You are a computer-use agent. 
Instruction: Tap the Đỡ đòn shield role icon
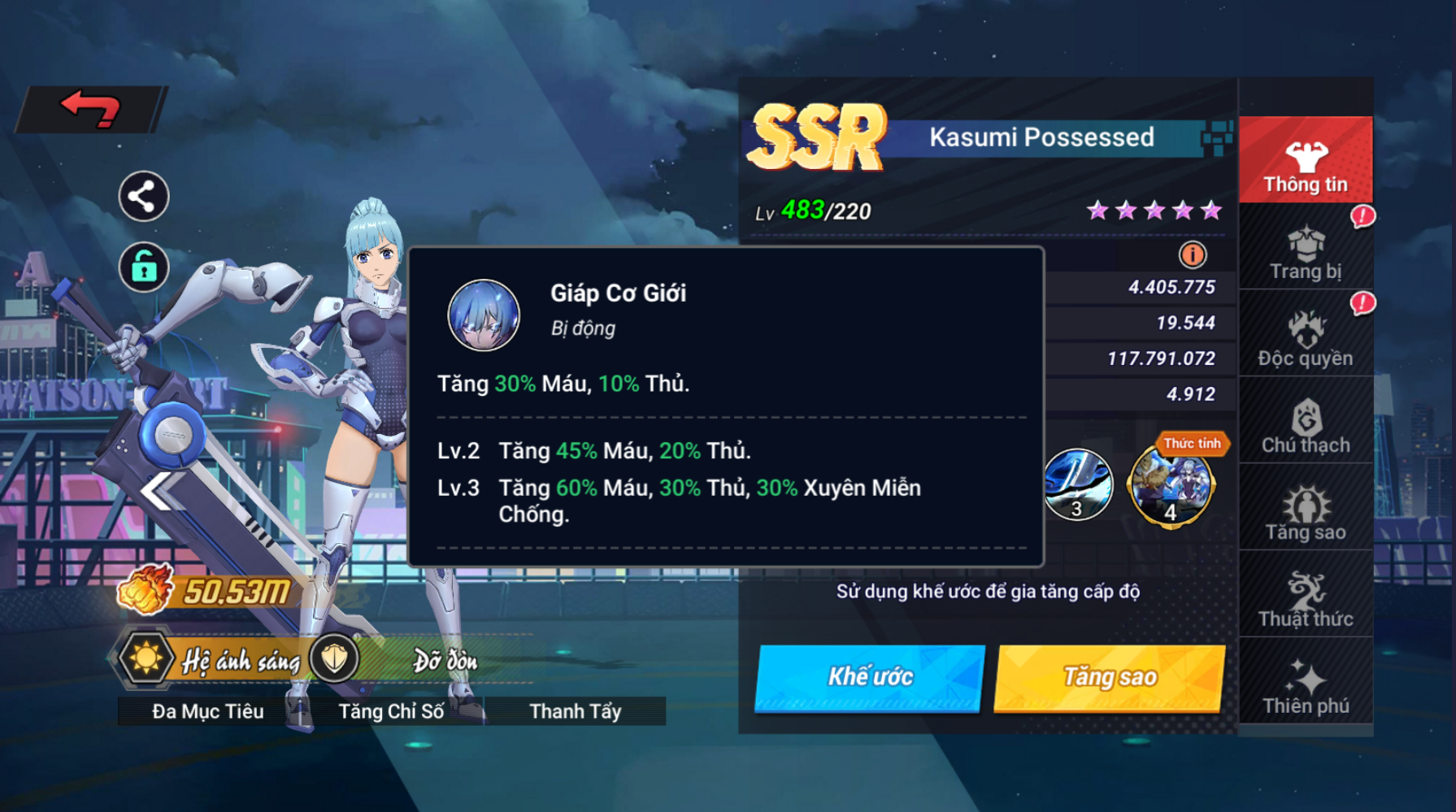[x=334, y=658]
